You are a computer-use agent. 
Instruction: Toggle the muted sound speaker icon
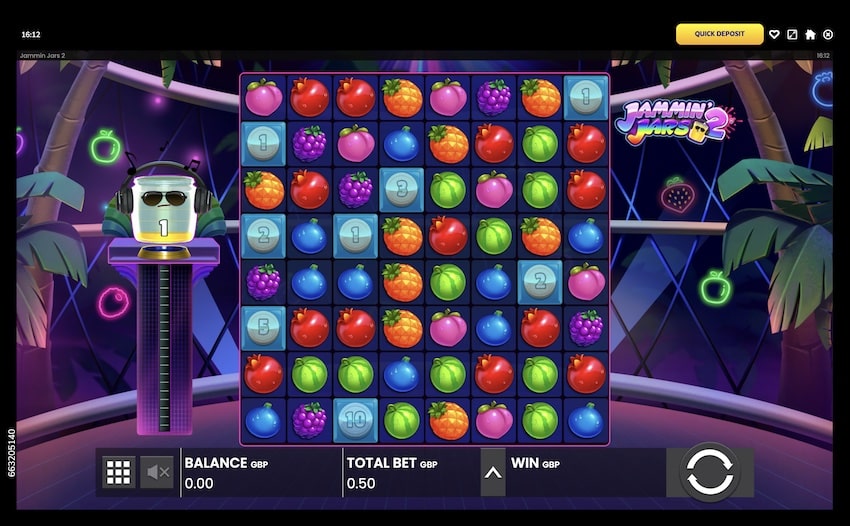coord(157,472)
